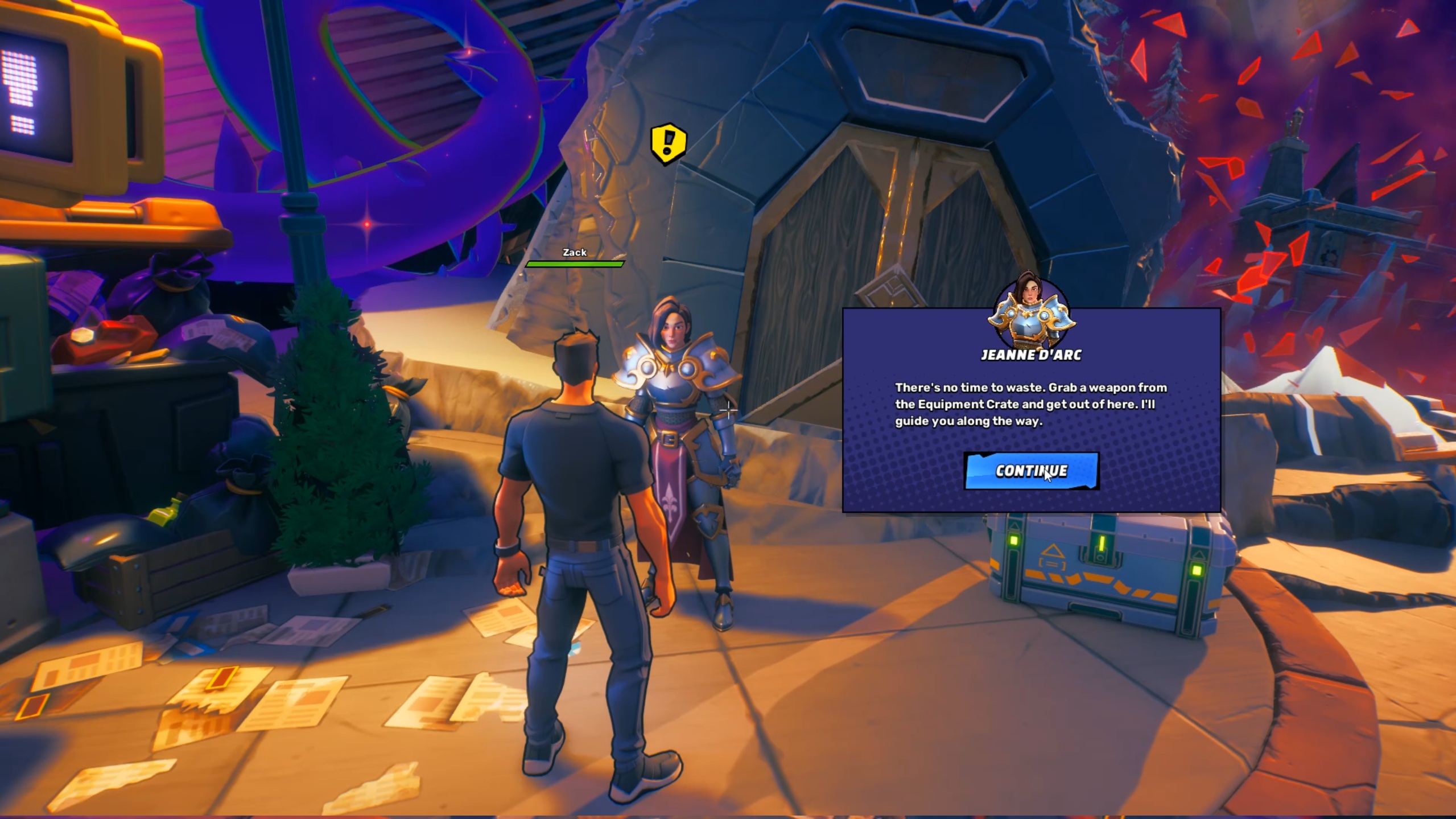Viewport: 1456px width, 819px height.
Task: Continue Jeanne d'Arc's dialogue
Action: pos(1031,471)
